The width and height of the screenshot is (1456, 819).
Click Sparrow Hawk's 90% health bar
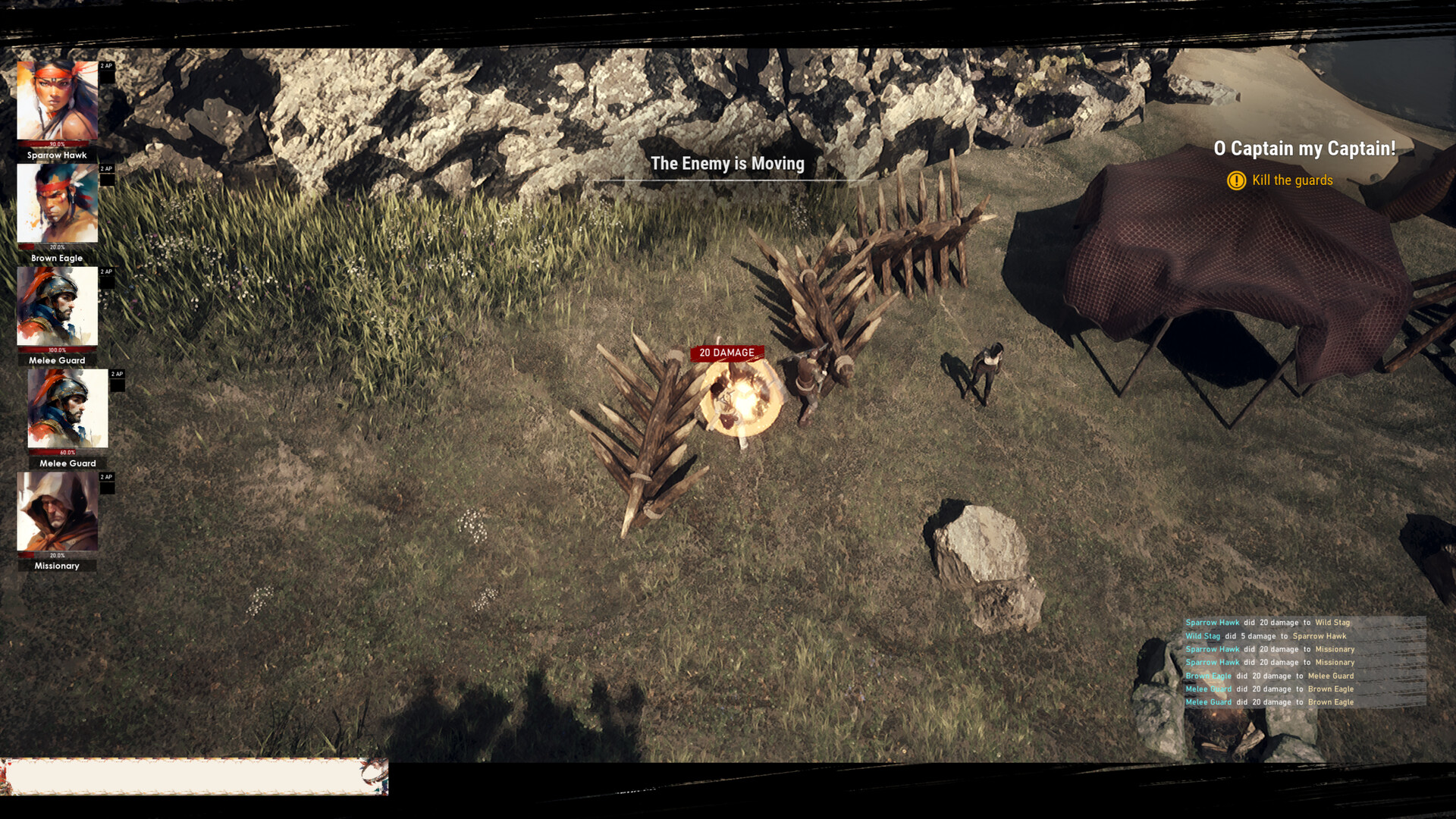point(57,144)
